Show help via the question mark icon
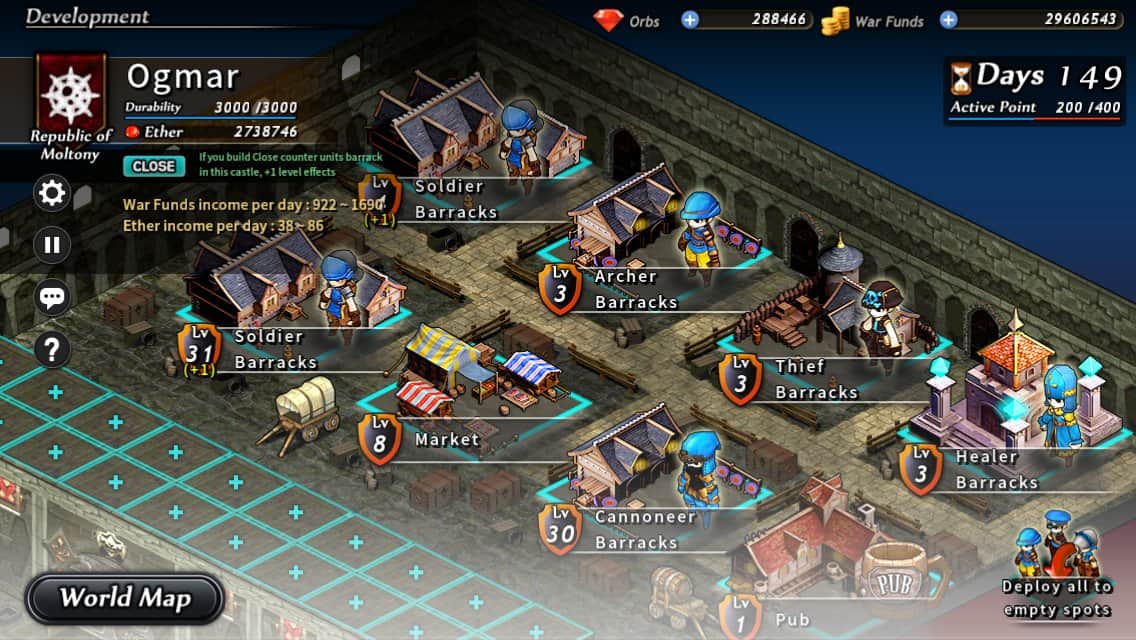The width and height of the screenshot is (1136, 640). 52,349
